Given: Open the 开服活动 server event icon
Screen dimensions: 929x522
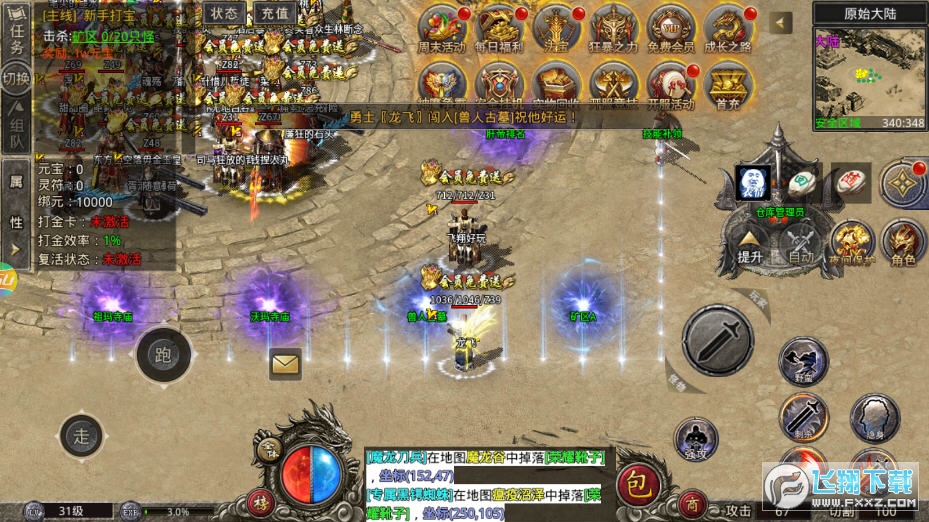Looking at the screenshot, I should click(671, 86).
